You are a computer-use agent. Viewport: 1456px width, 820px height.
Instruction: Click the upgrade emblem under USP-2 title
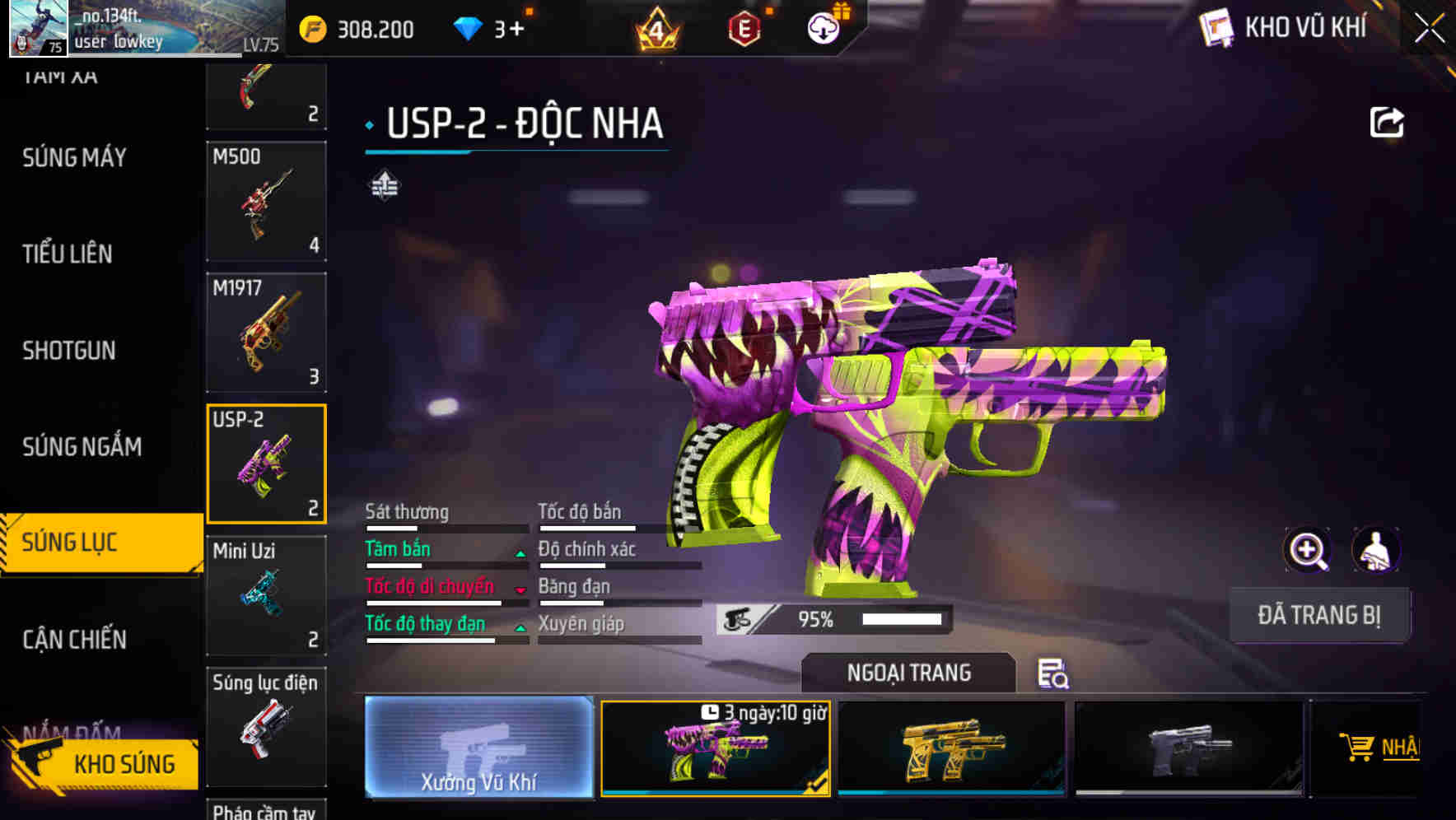[x=384, y=185]
